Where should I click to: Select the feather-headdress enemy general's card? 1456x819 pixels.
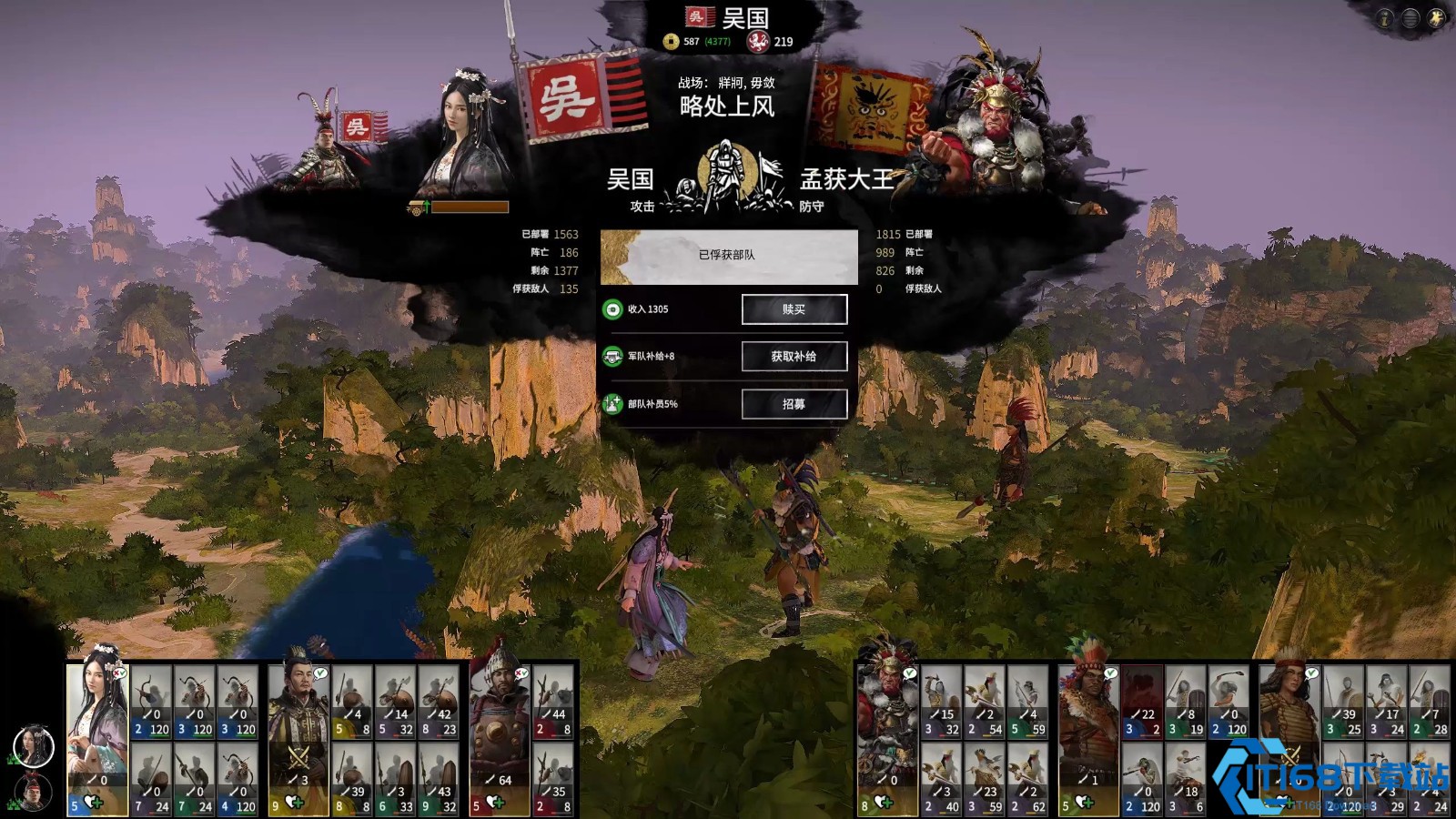point(1088,738)
